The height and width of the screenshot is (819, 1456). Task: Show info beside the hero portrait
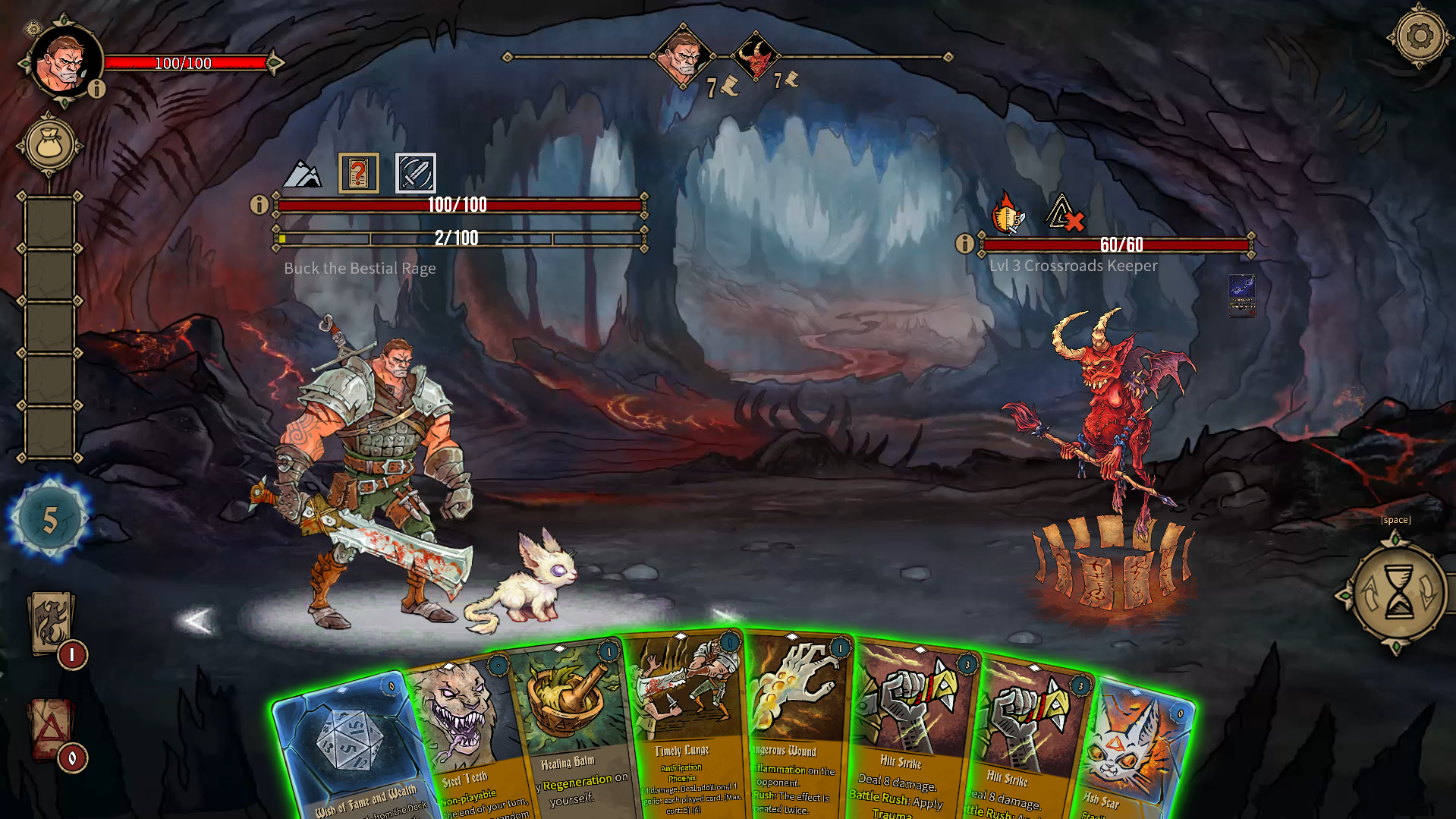point(96,90)
